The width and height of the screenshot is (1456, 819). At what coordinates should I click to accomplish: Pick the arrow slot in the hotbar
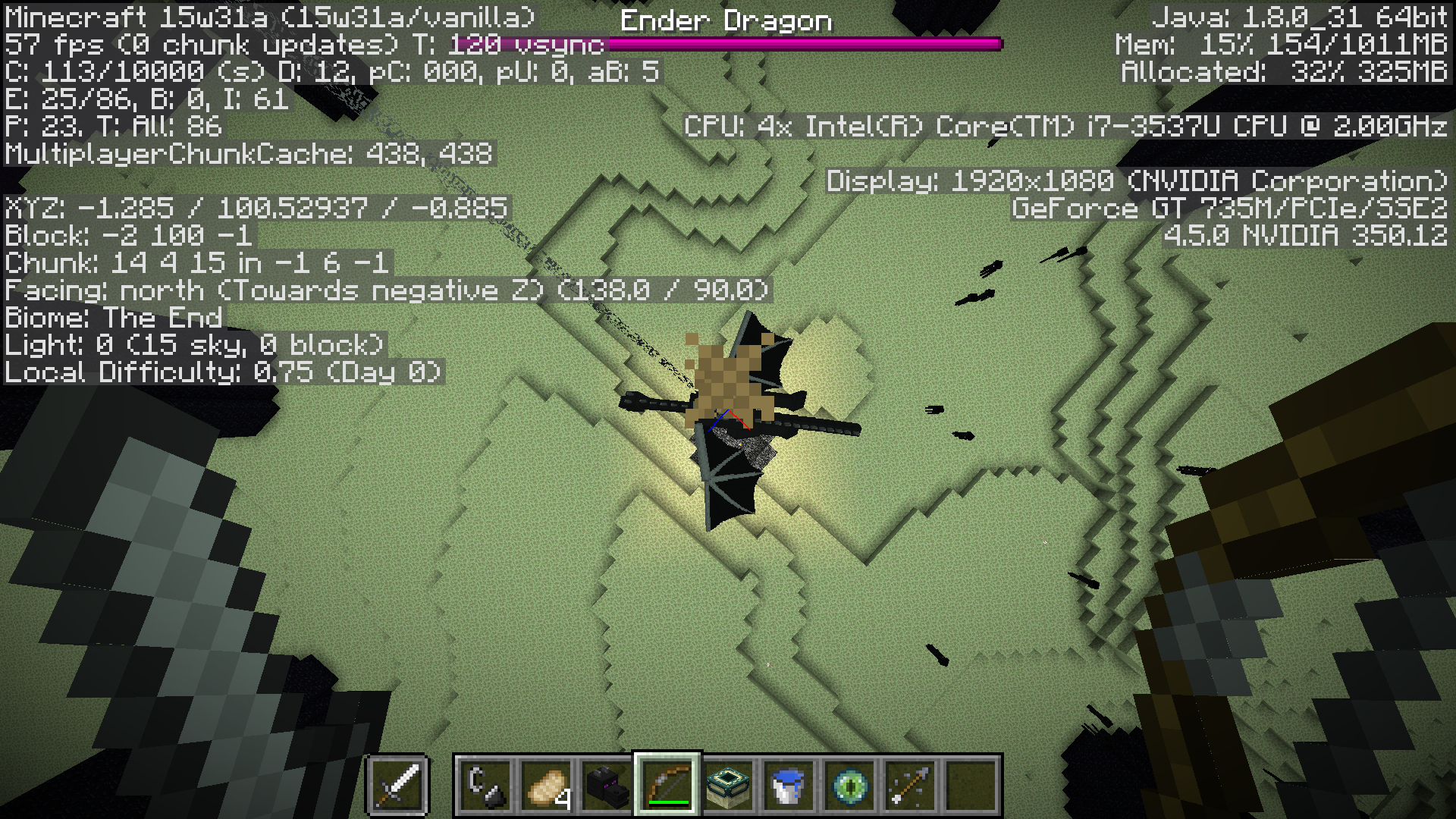tap(910, 786)
